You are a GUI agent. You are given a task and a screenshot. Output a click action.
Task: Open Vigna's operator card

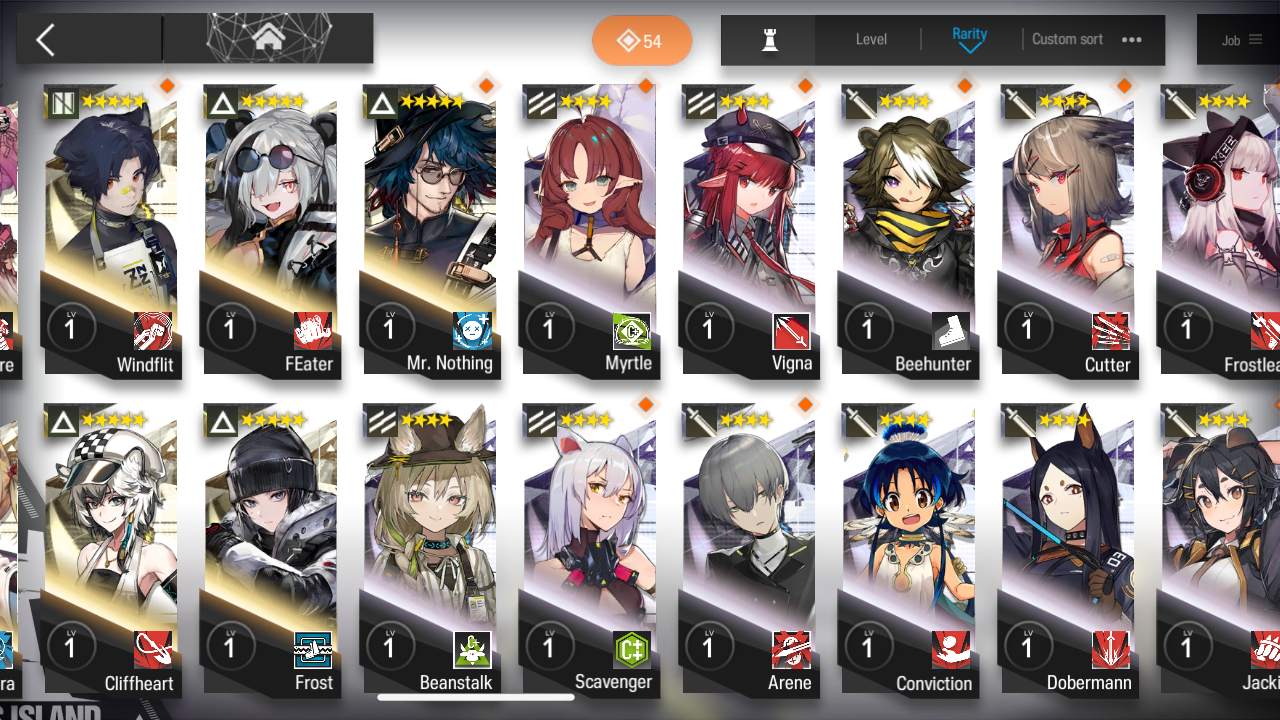coord(748,230)
